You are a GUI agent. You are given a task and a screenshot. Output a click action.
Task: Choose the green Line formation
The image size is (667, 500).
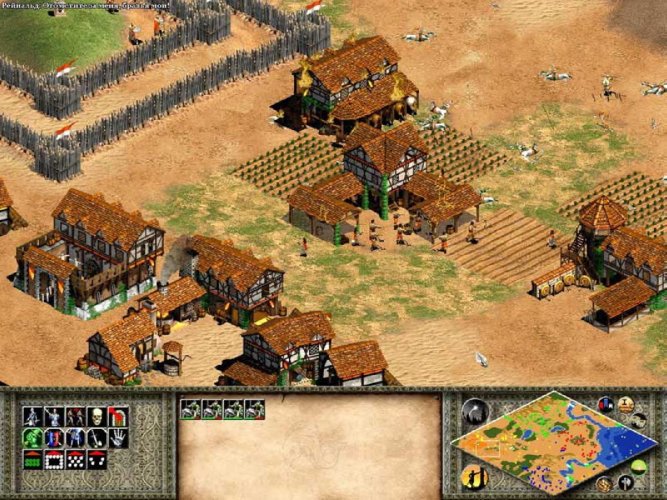32,459
